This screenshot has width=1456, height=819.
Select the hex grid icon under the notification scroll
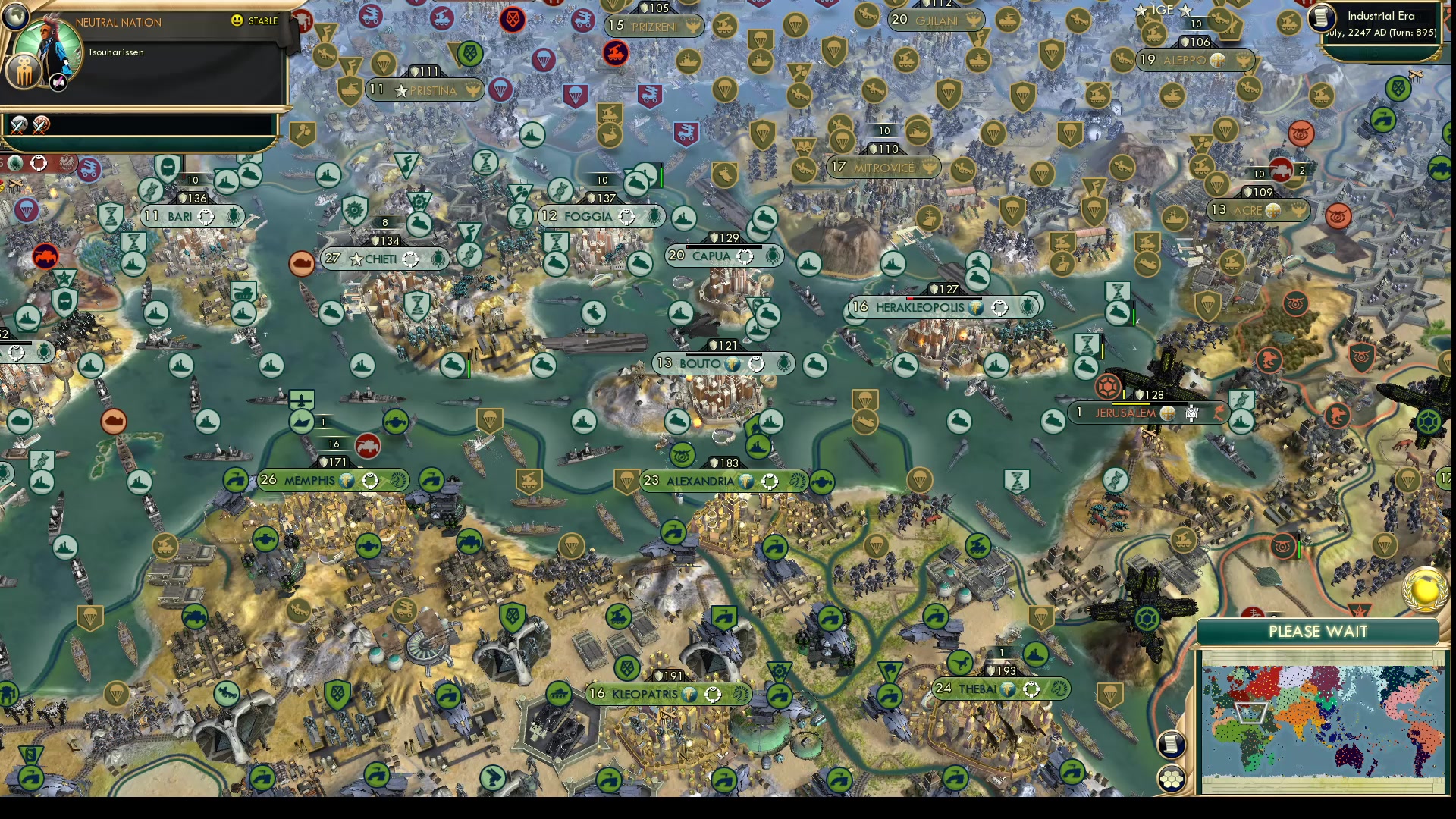[1172, 780]
